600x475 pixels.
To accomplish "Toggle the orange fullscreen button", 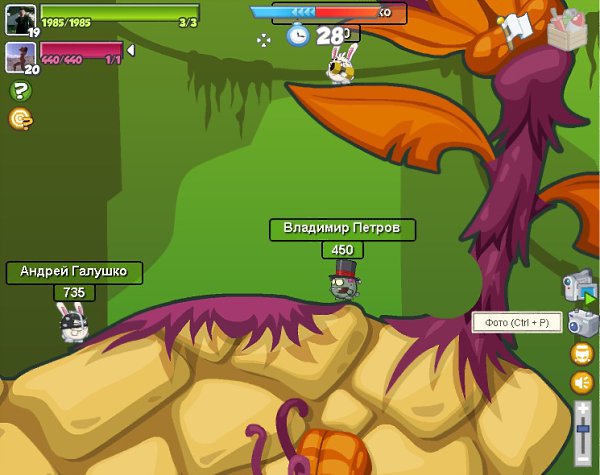I will point(582,354).
